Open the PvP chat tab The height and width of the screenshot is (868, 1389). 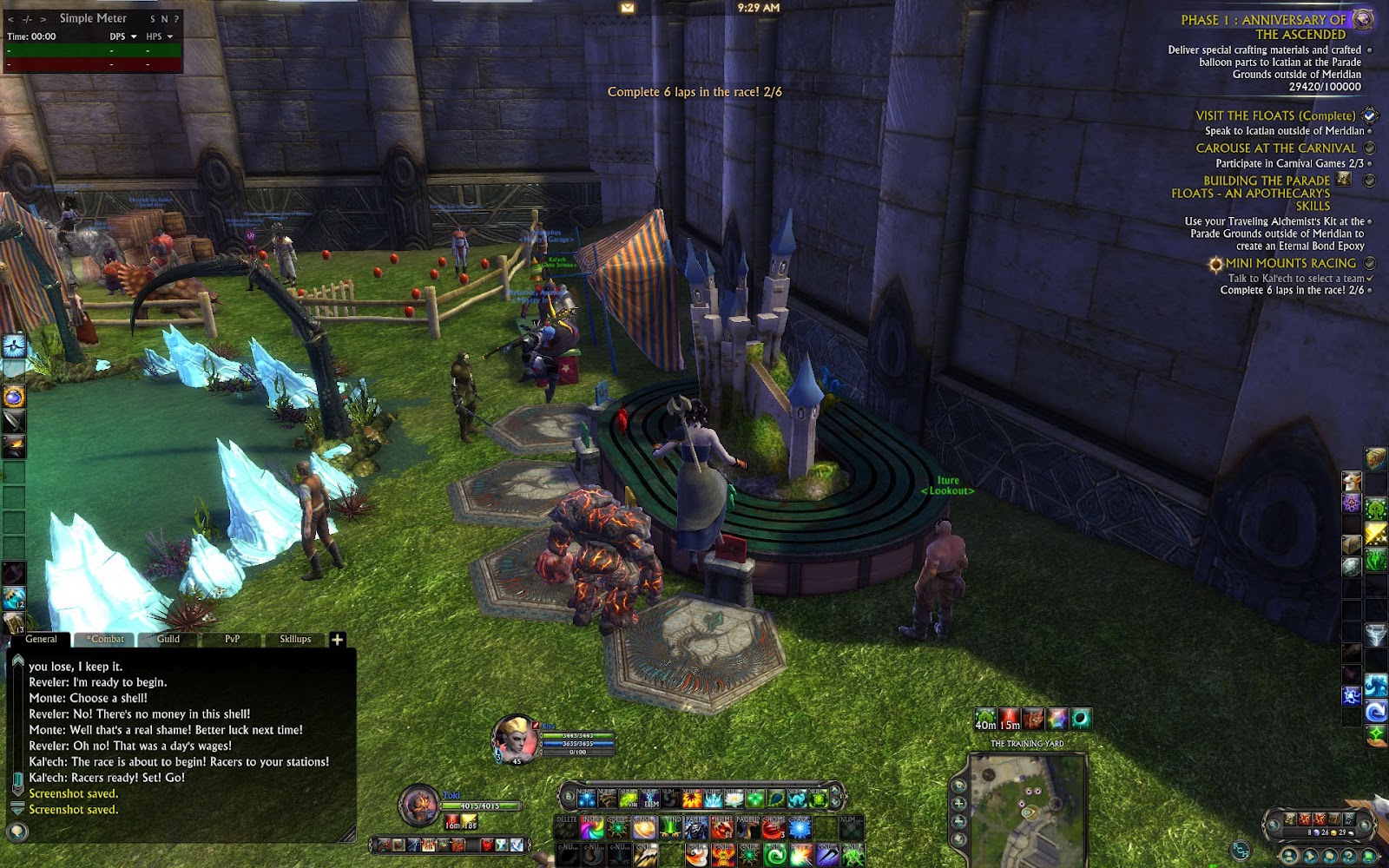(x=232, y=639)
